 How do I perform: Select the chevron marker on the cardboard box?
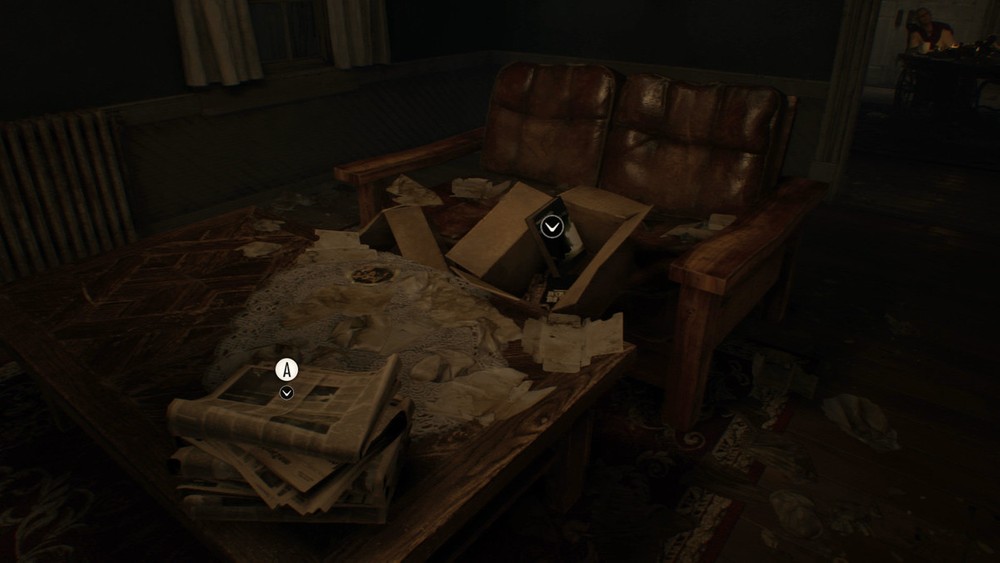coord(551,227)
